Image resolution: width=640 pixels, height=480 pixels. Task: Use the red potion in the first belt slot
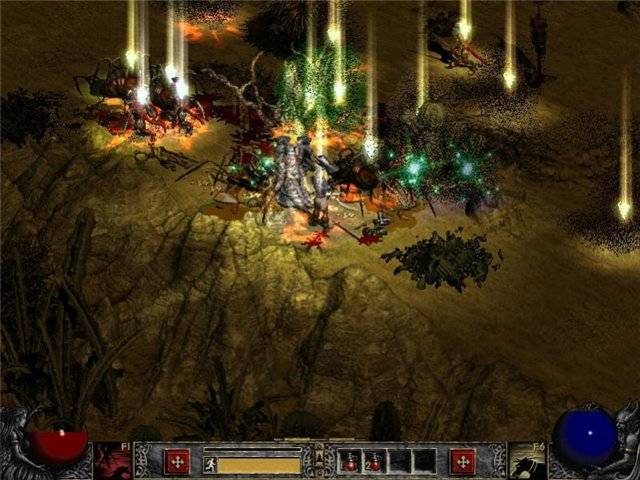coord(351,462)
